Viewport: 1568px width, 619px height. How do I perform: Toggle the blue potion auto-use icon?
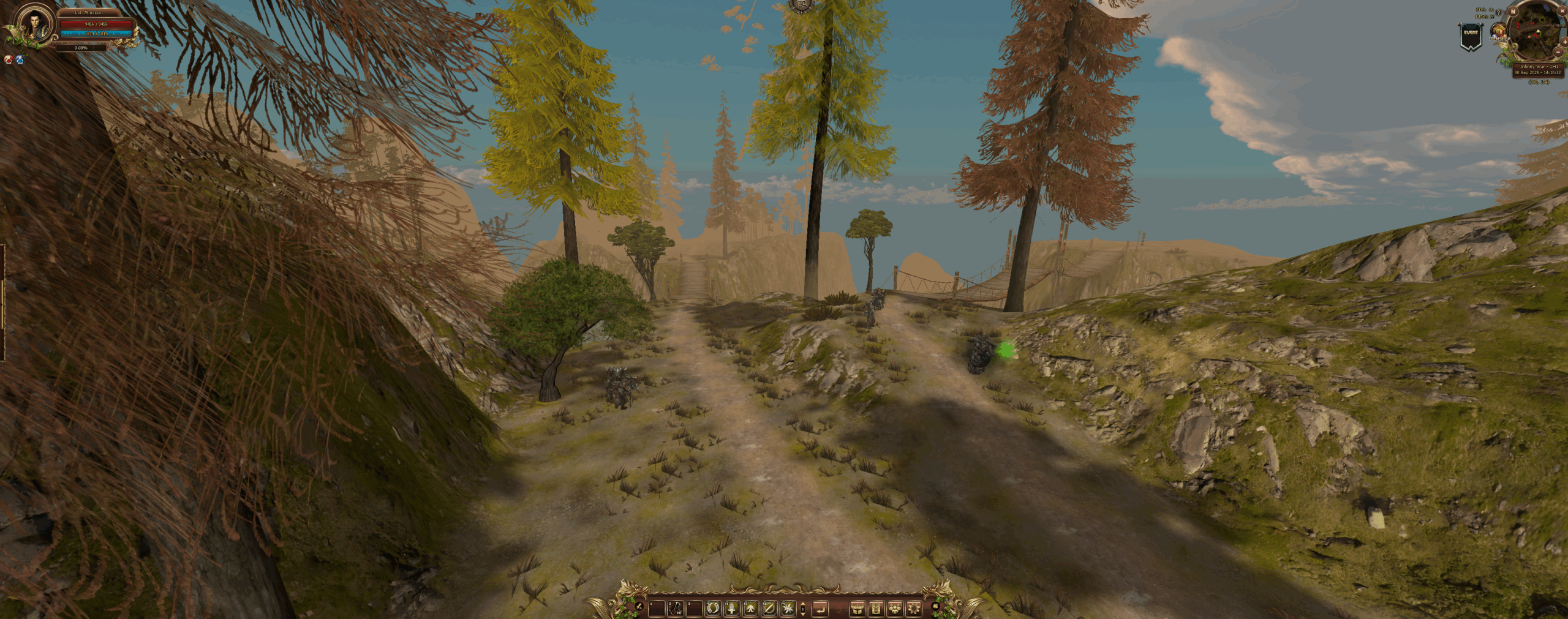point(20,60)
